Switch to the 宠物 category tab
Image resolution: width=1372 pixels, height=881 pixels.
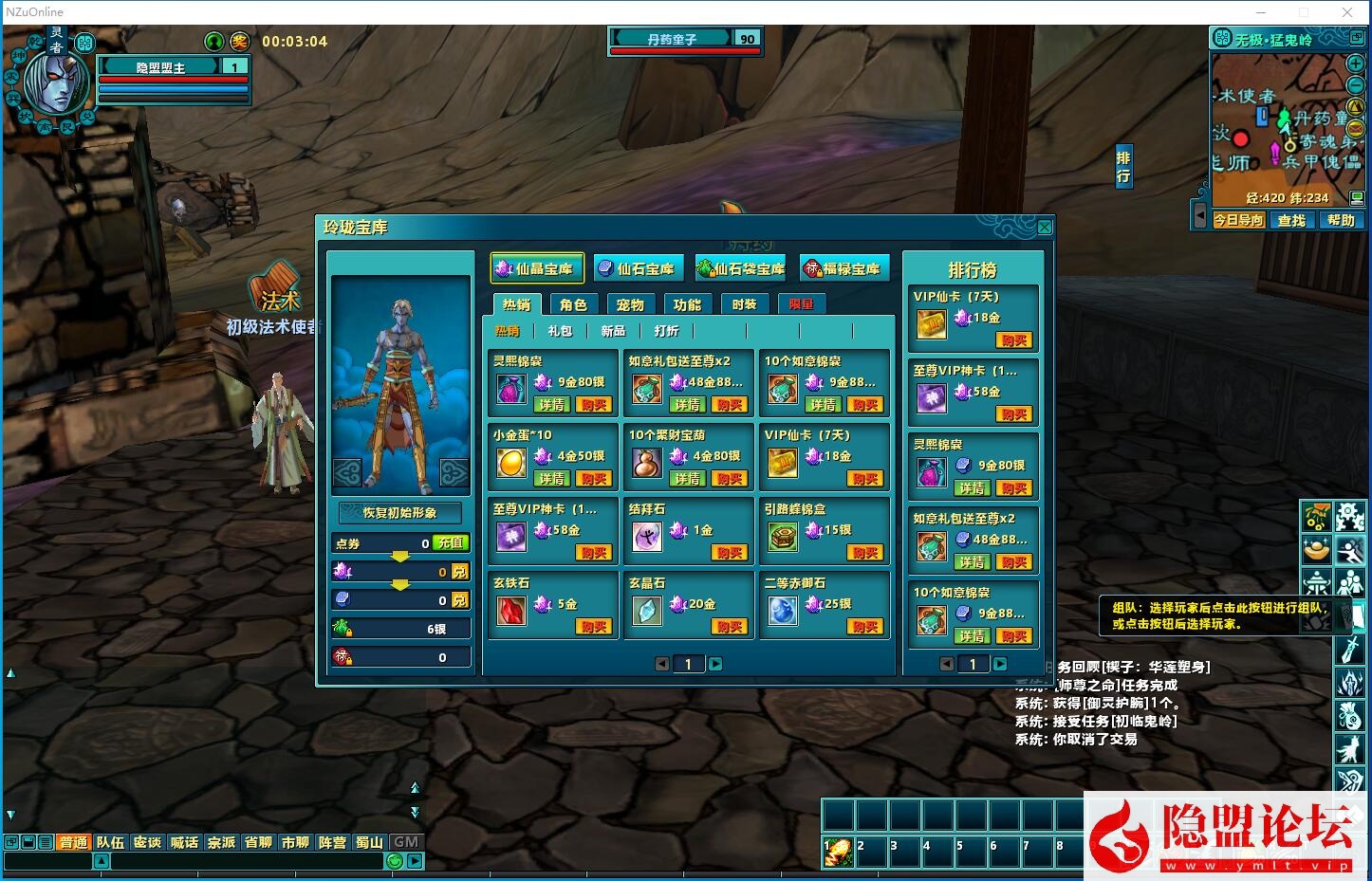(x=630, y=304)
